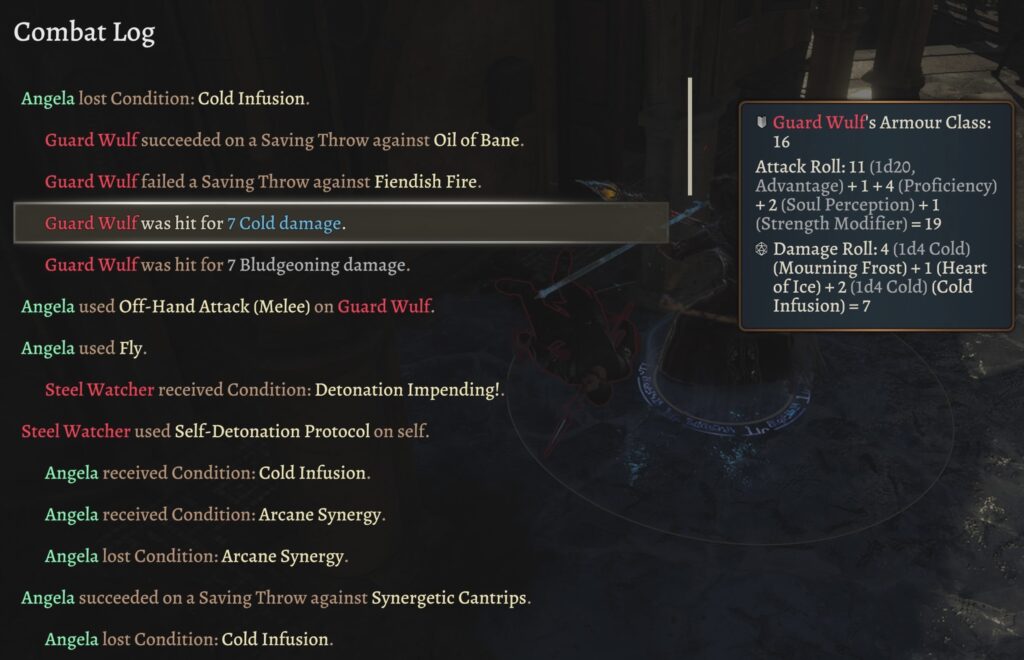
Task: Click the Oil of Bane saving throw entry
Action: [x=284, y=140]
